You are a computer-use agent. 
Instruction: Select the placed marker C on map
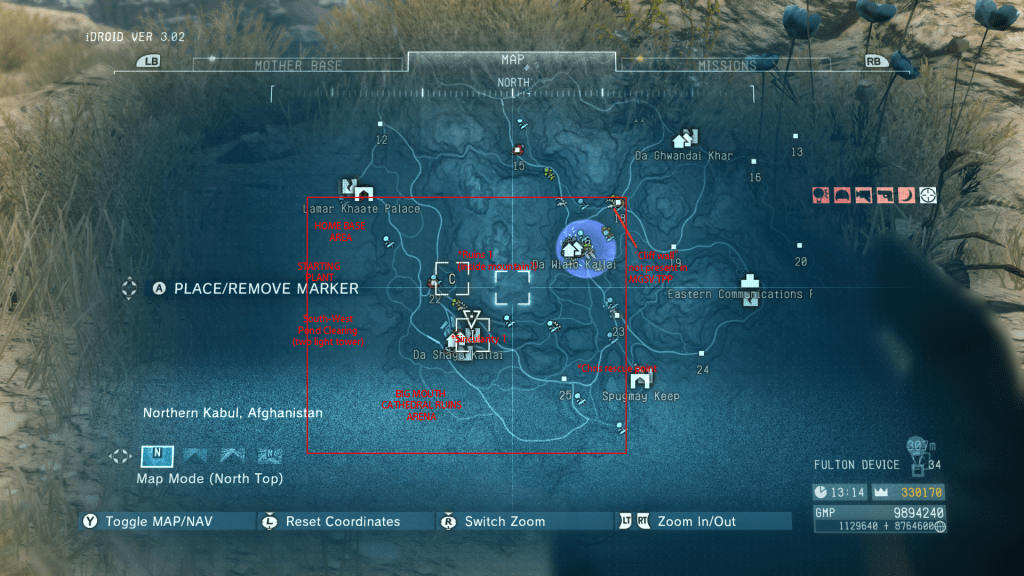tap(452, 279)
